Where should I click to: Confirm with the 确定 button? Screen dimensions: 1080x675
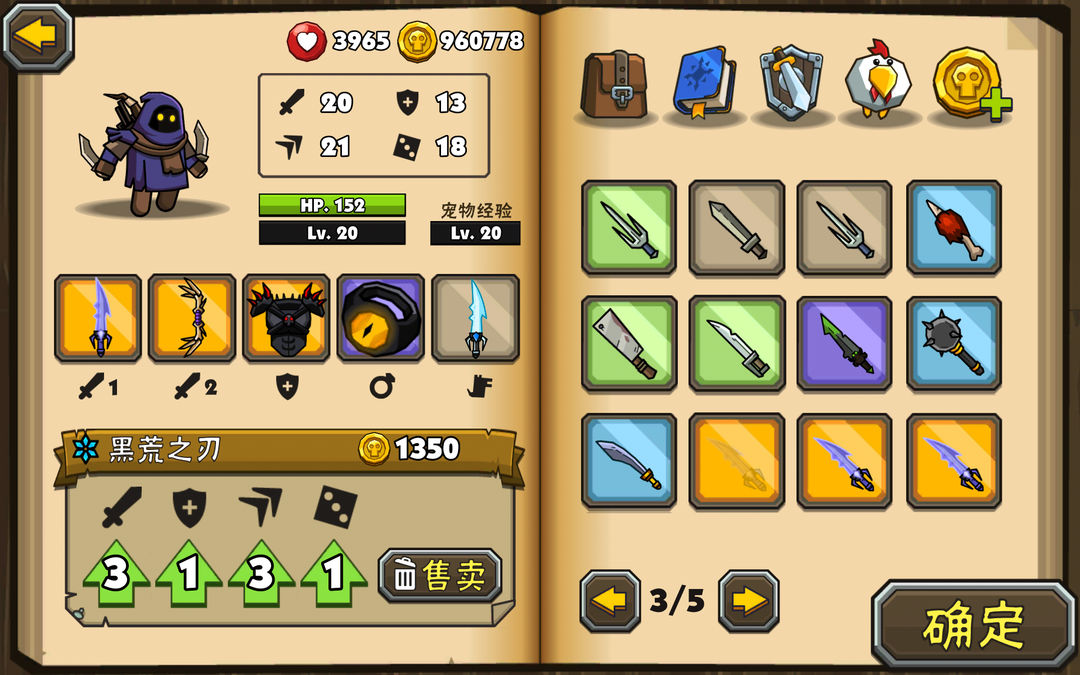(973, 626)
